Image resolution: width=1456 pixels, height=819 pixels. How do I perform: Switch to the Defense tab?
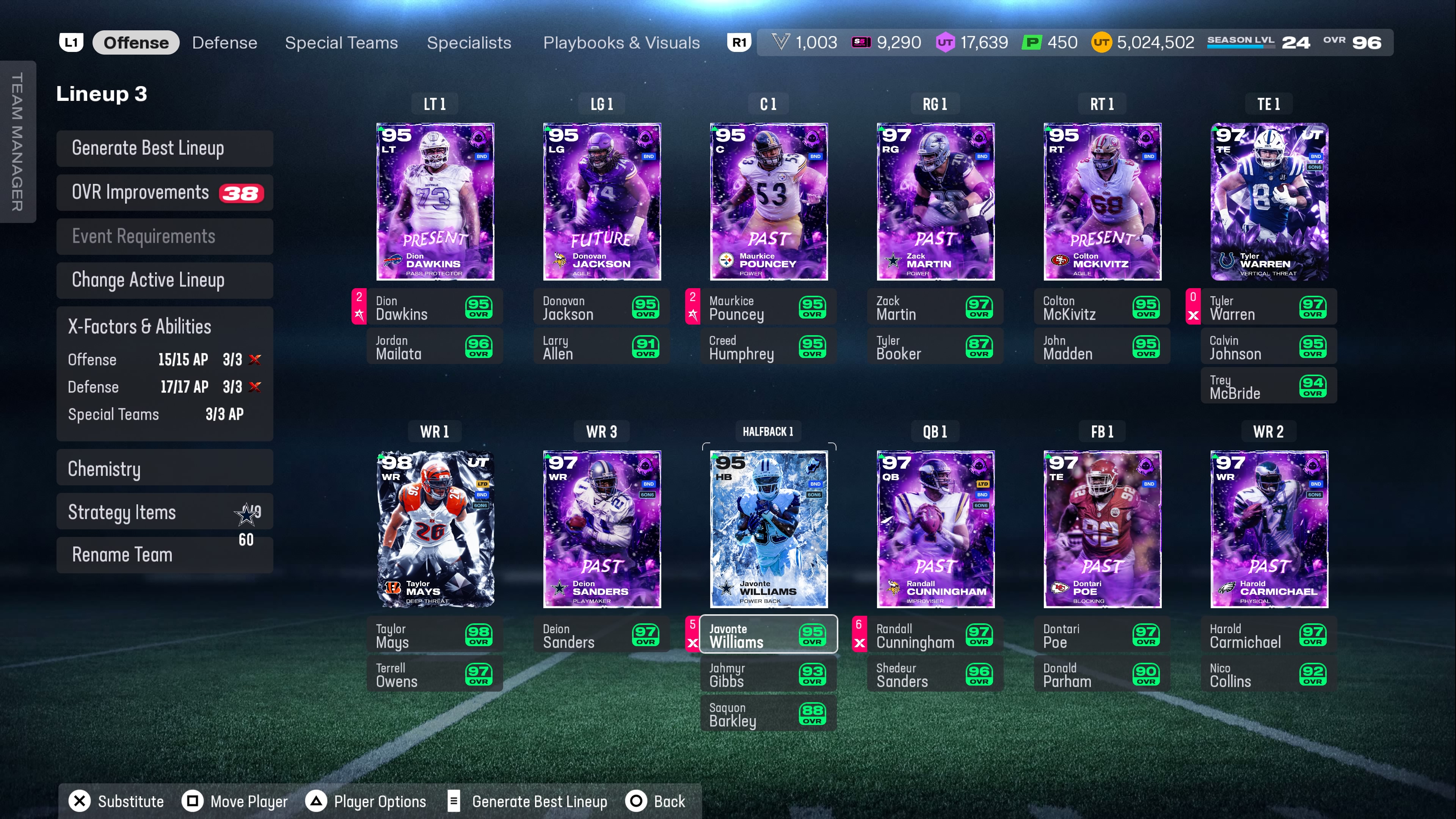coord(224,43)
